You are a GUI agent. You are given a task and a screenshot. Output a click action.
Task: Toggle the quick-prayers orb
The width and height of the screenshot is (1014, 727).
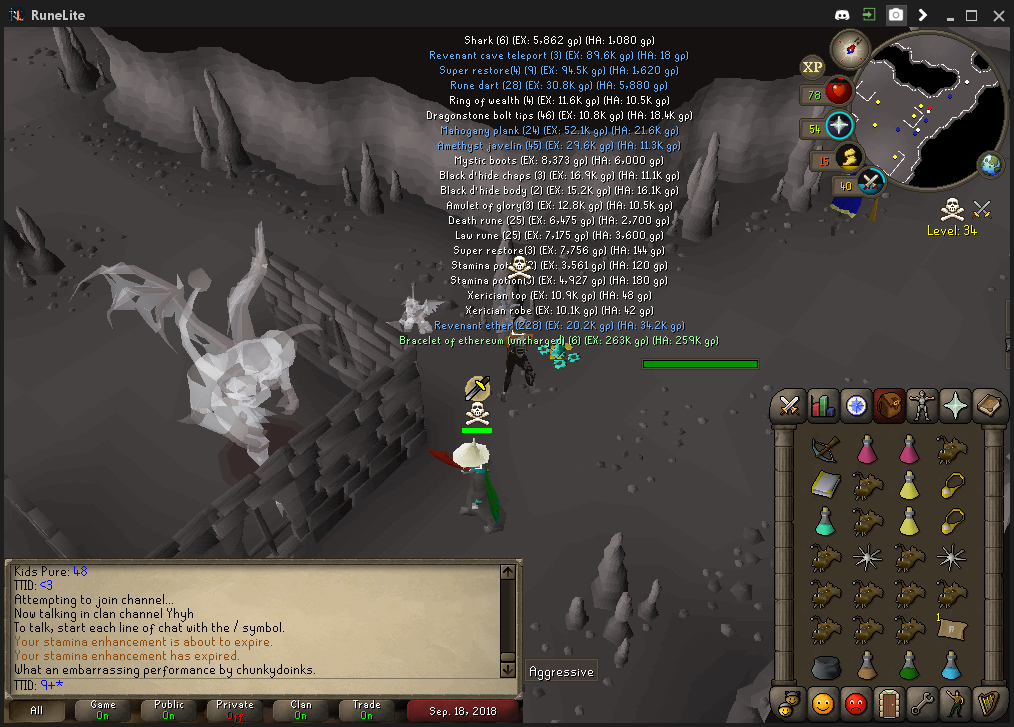pos(838,127)
